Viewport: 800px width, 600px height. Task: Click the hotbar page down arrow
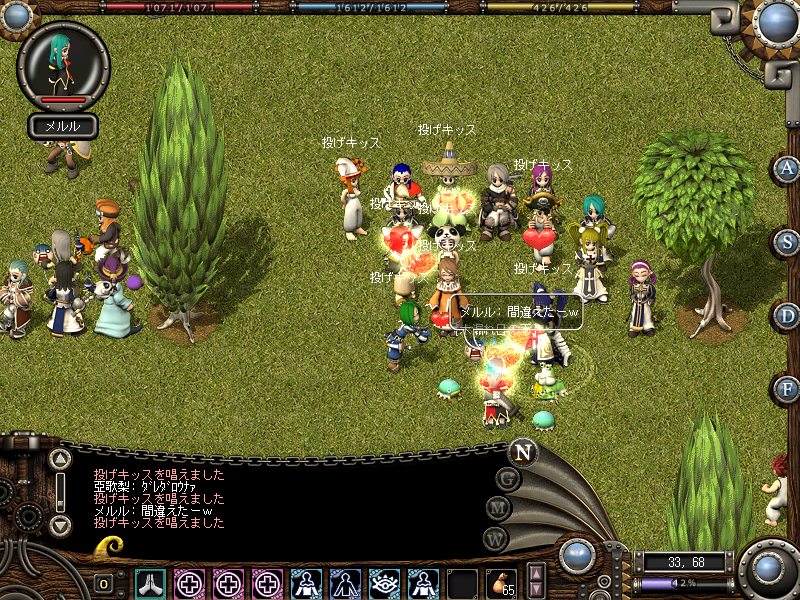536,591
